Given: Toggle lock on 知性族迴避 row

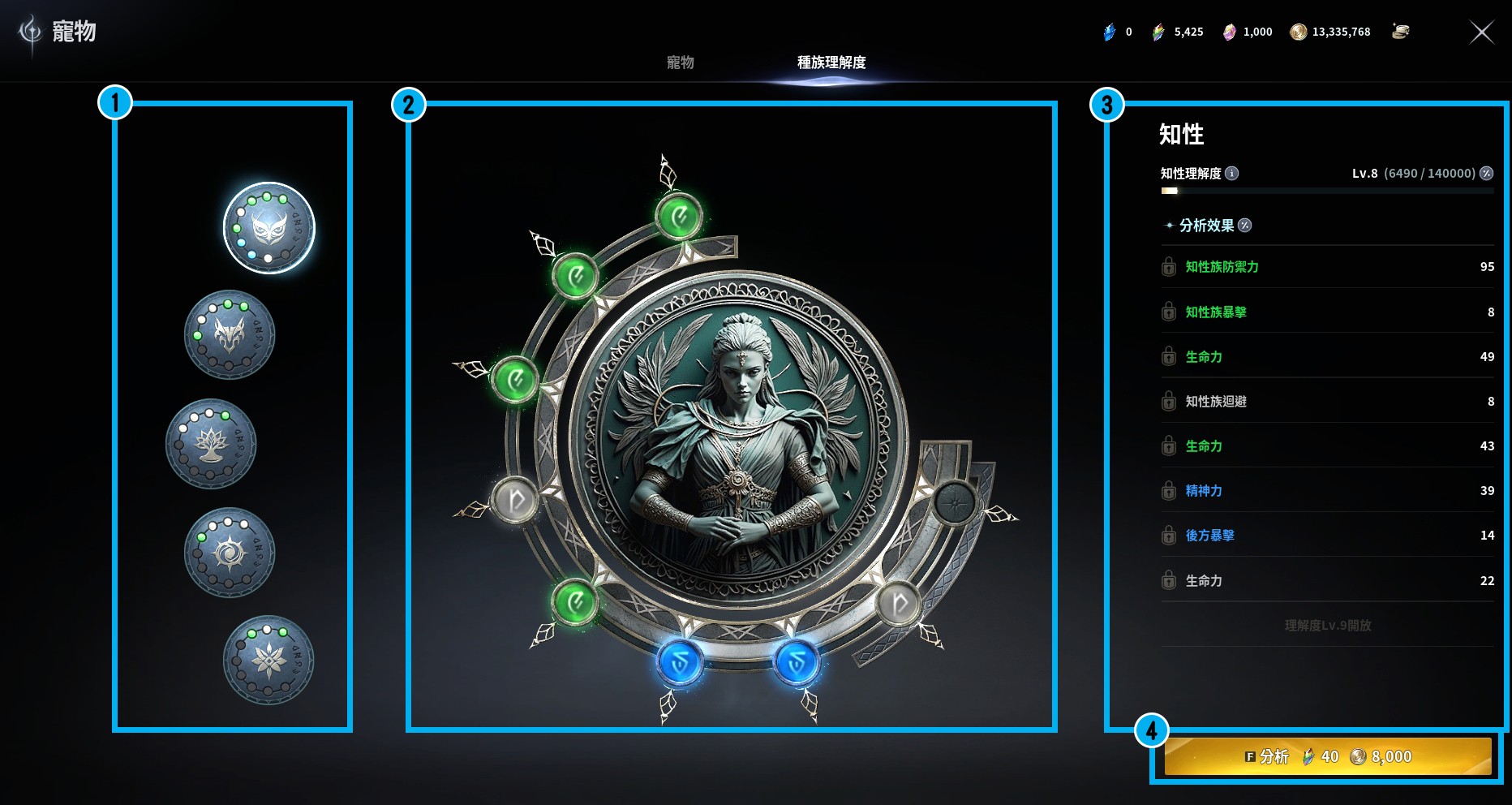Looking at the screenshot, I should click(x=1169, y=402).
